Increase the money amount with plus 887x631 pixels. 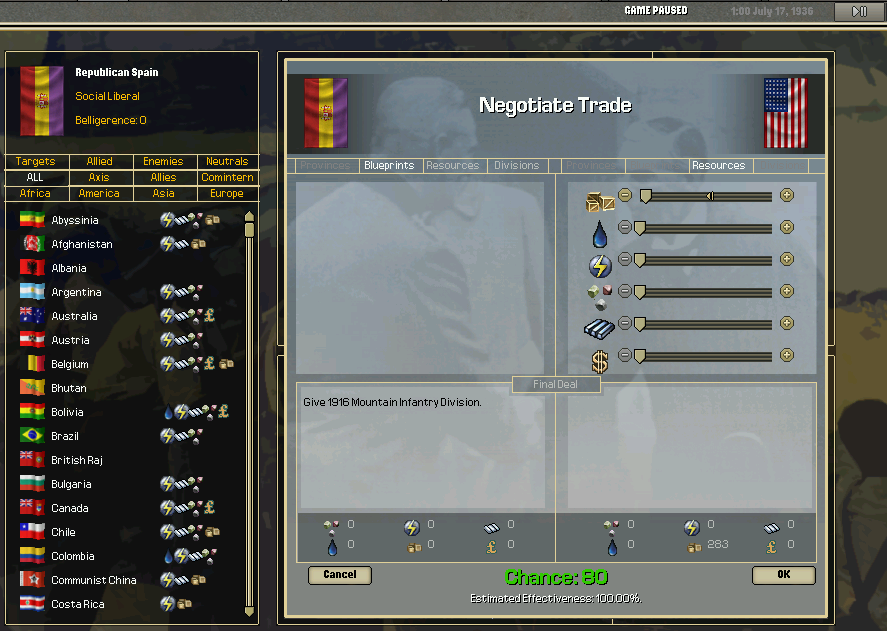pos(787,355)
